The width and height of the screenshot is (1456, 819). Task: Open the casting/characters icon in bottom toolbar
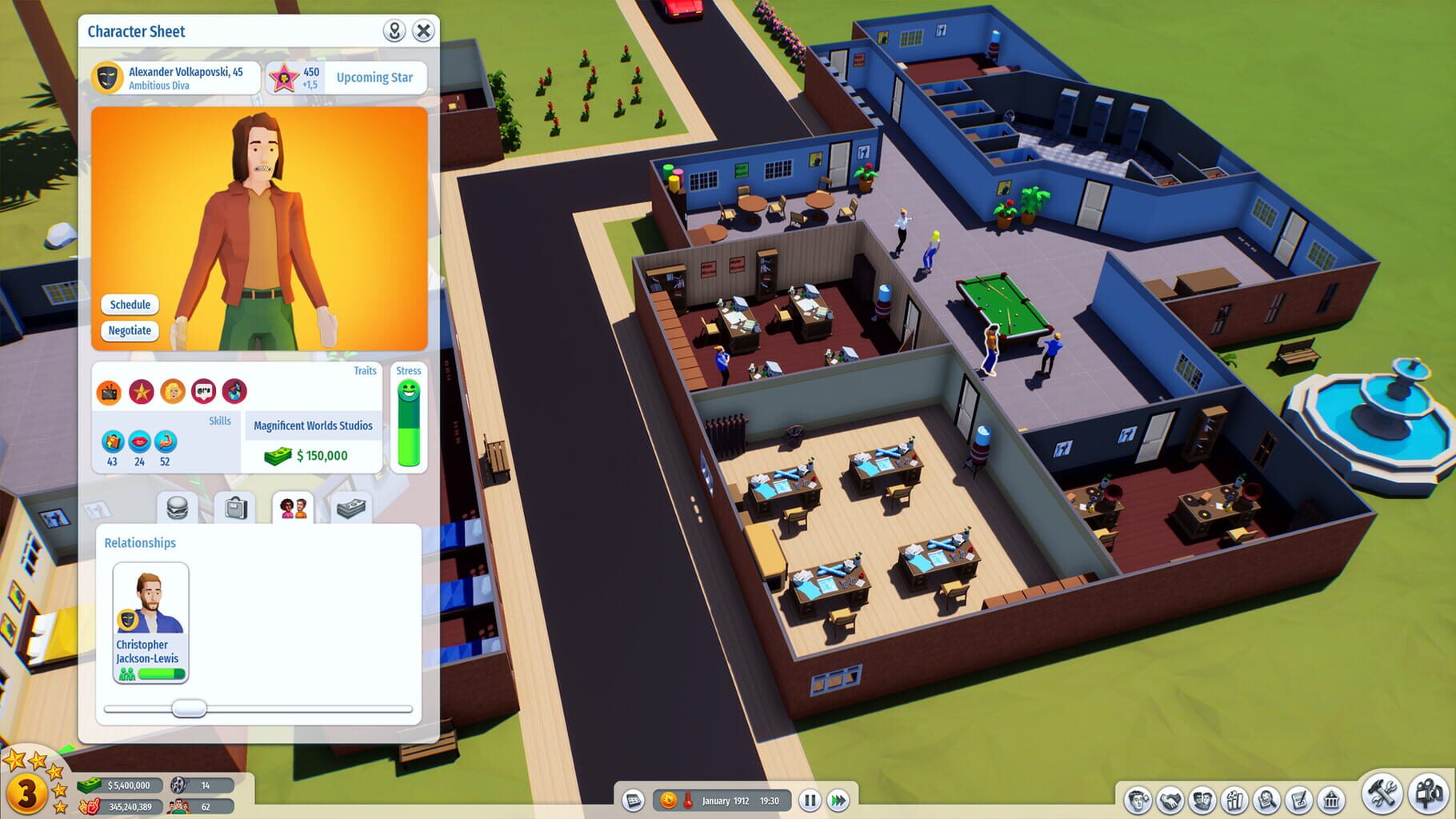[x=1202, y=798]
